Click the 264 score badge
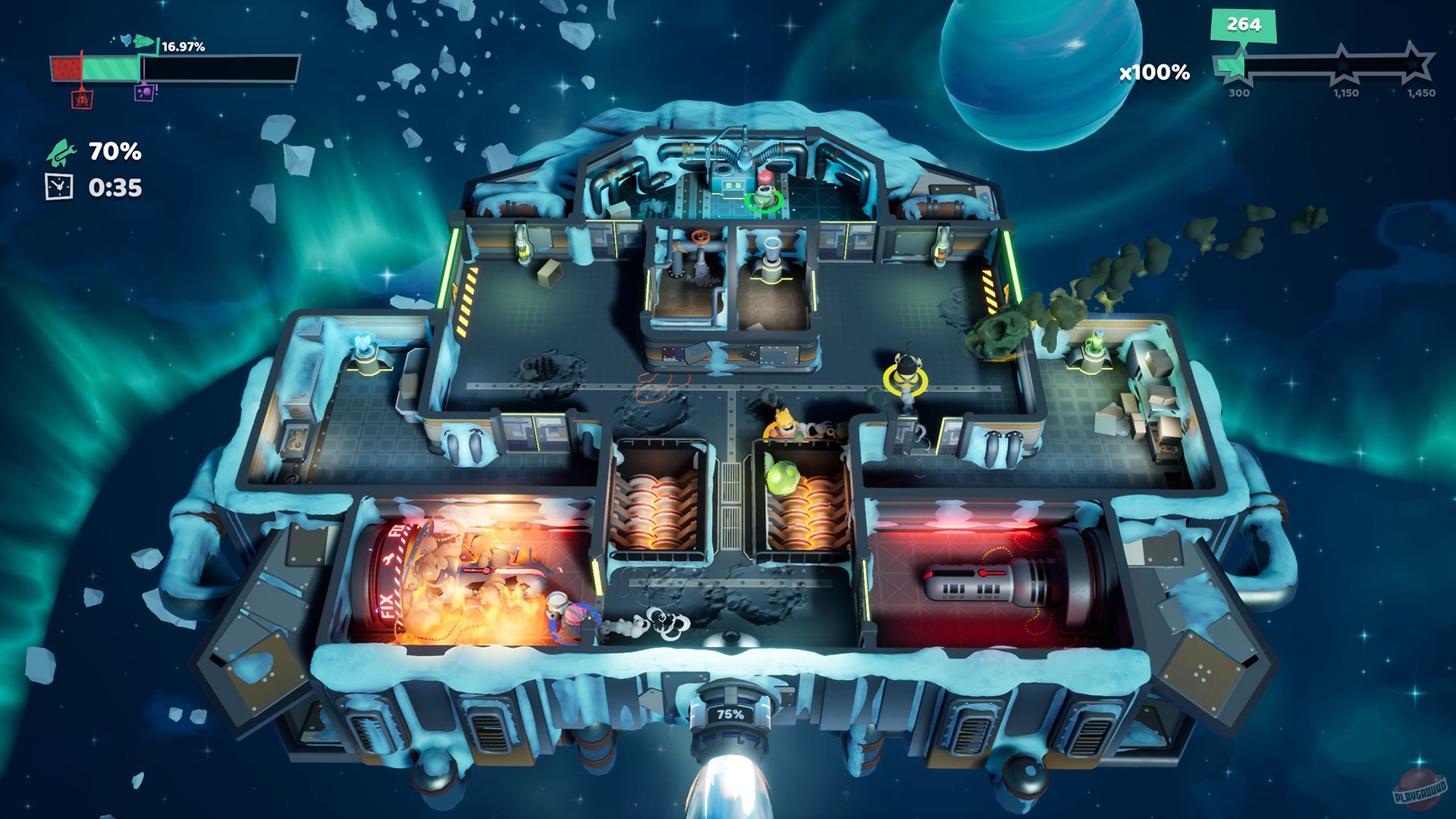 tap(1244, 24)
